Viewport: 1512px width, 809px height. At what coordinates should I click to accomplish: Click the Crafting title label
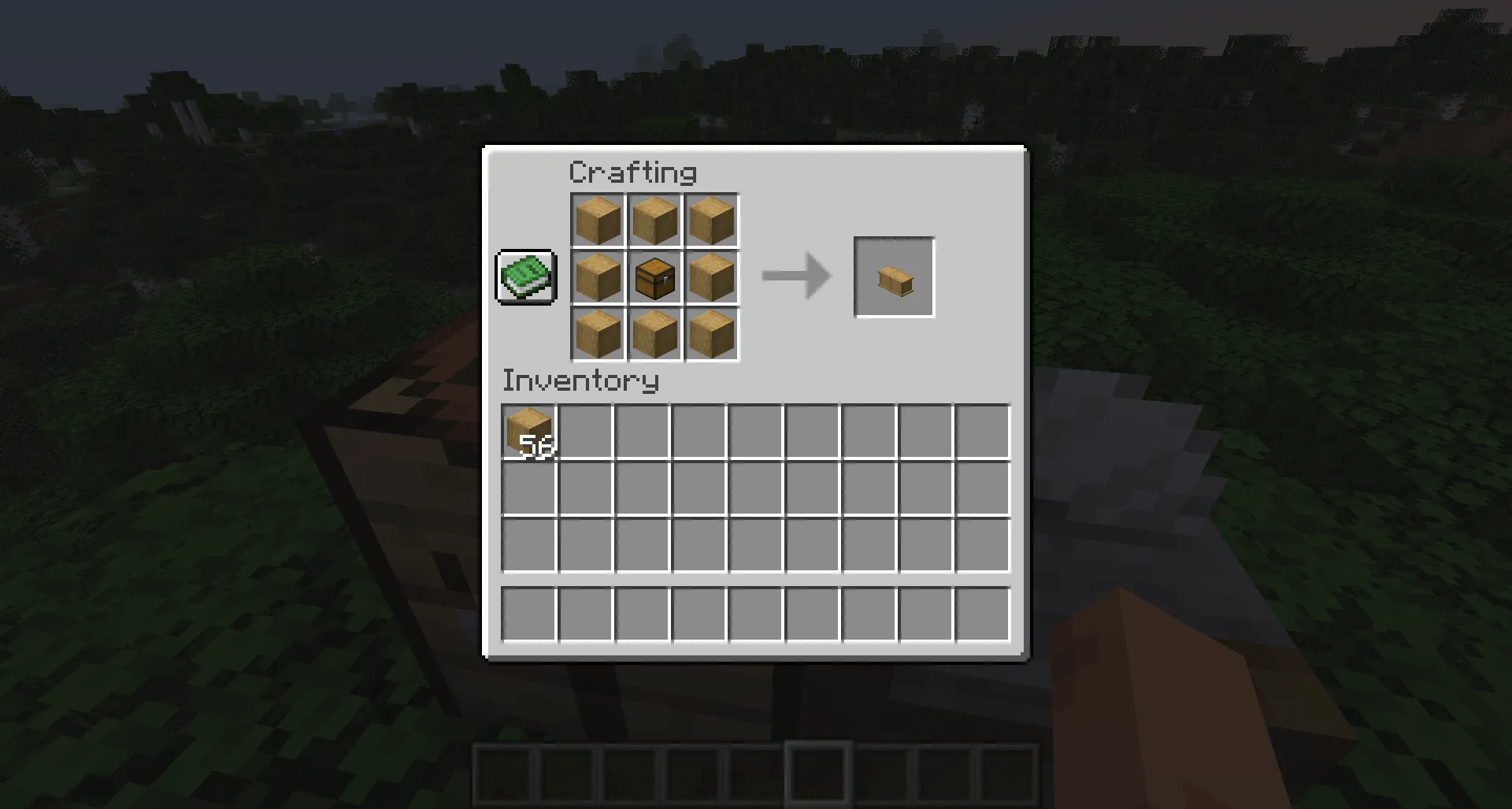point(634,172)
